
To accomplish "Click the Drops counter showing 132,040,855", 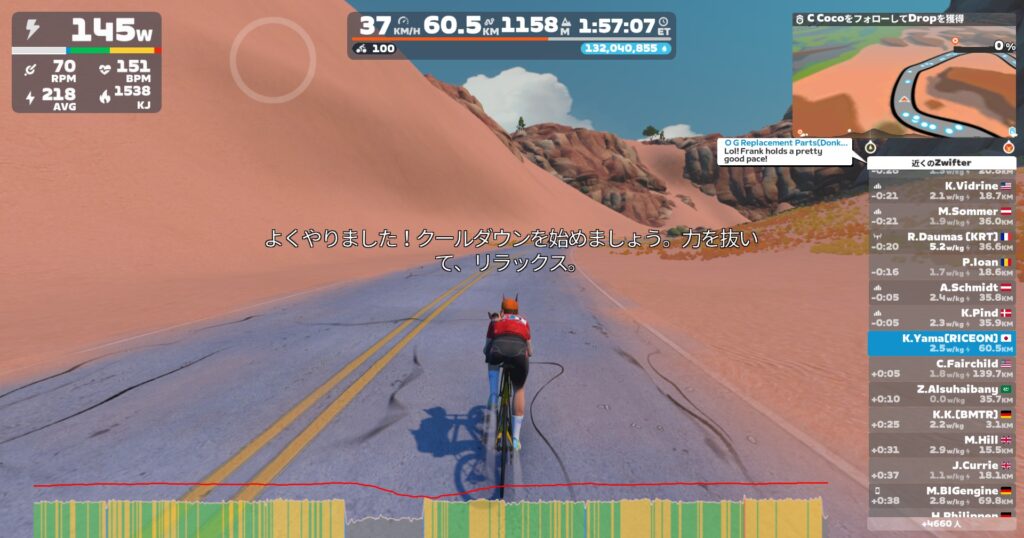I will [x=626, y=48].
